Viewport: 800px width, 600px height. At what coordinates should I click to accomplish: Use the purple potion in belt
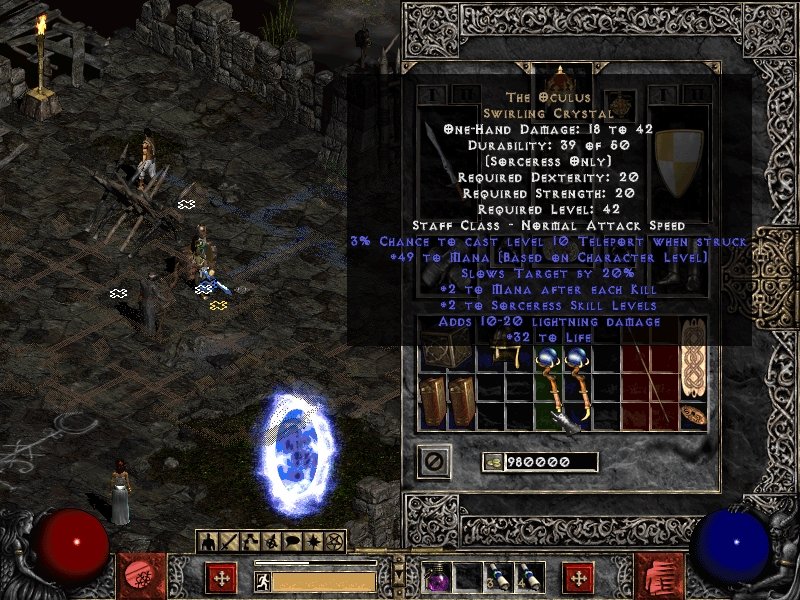click(437, 577)
